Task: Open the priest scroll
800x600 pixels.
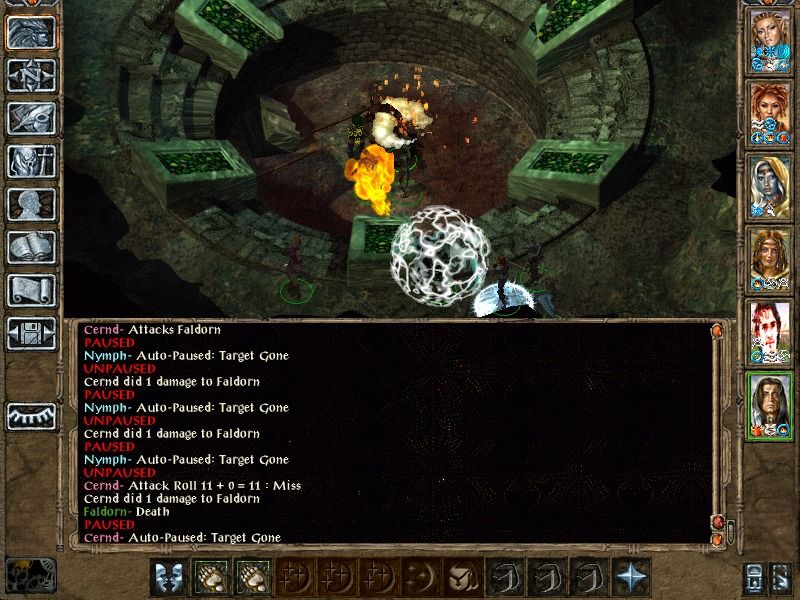Action: (x=31, y=290)
